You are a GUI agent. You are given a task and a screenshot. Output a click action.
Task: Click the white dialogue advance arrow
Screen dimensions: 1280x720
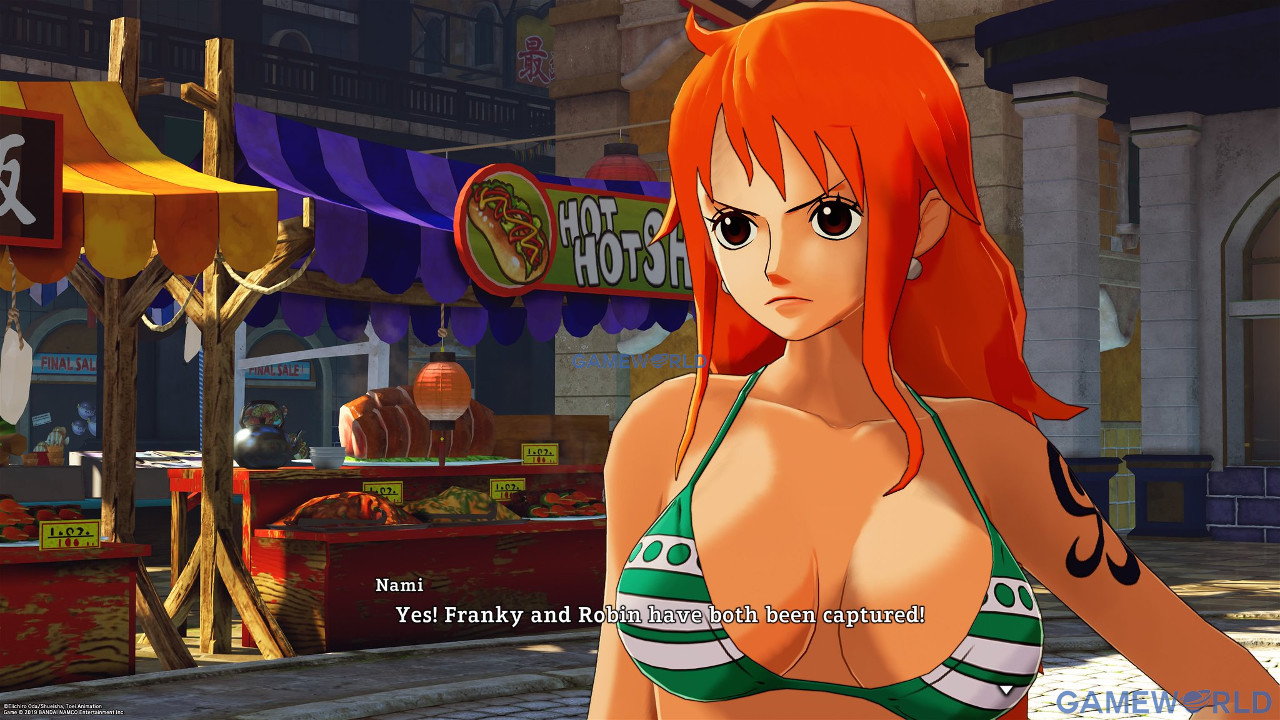coord(1007,689)
